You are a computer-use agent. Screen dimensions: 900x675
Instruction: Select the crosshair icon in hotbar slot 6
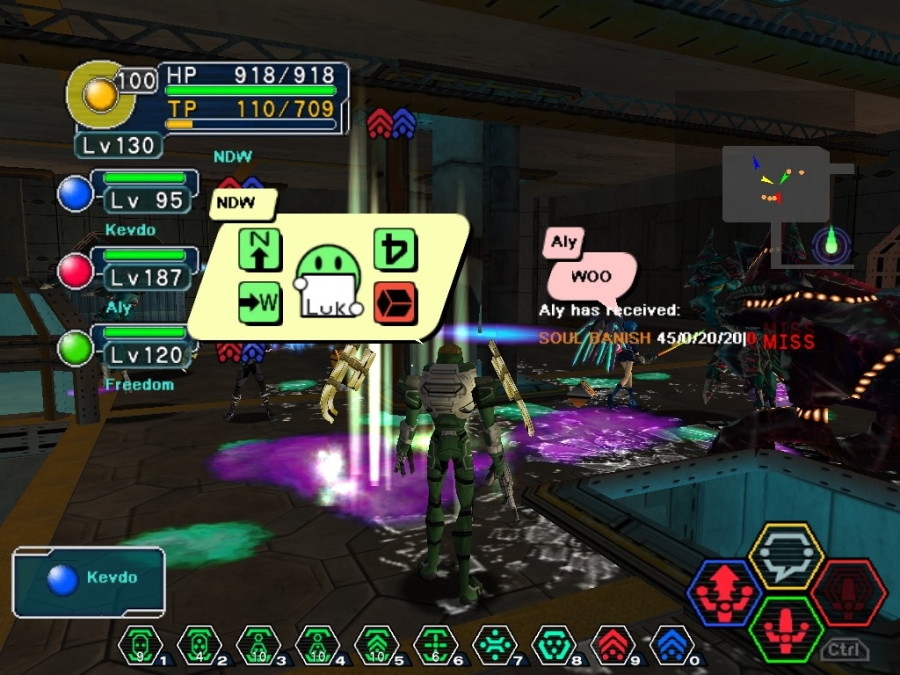point(435,645)
